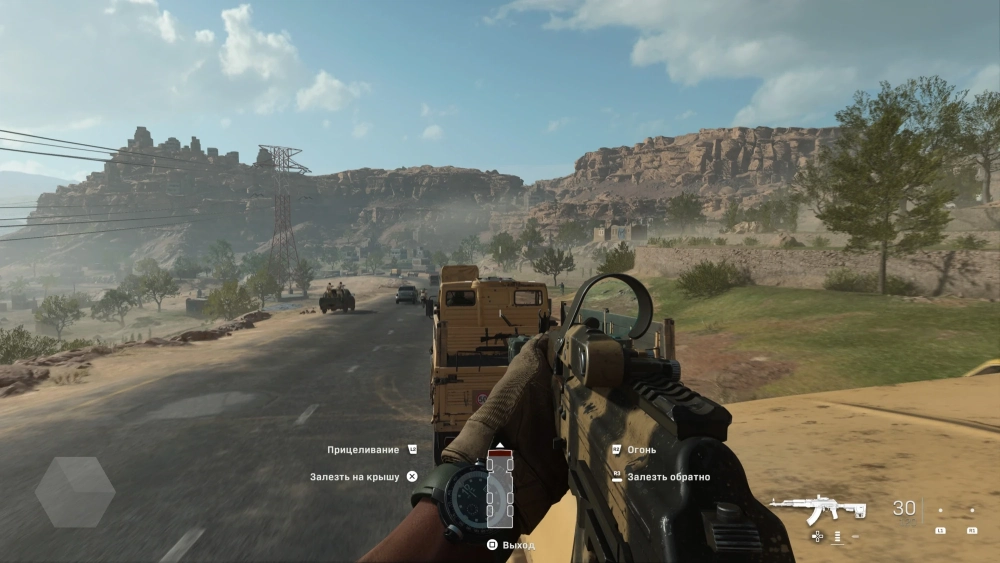Click the crosshair gadget icon under rifle
This screenshot has width=1000, height=563.
click(x=817, y=536)
